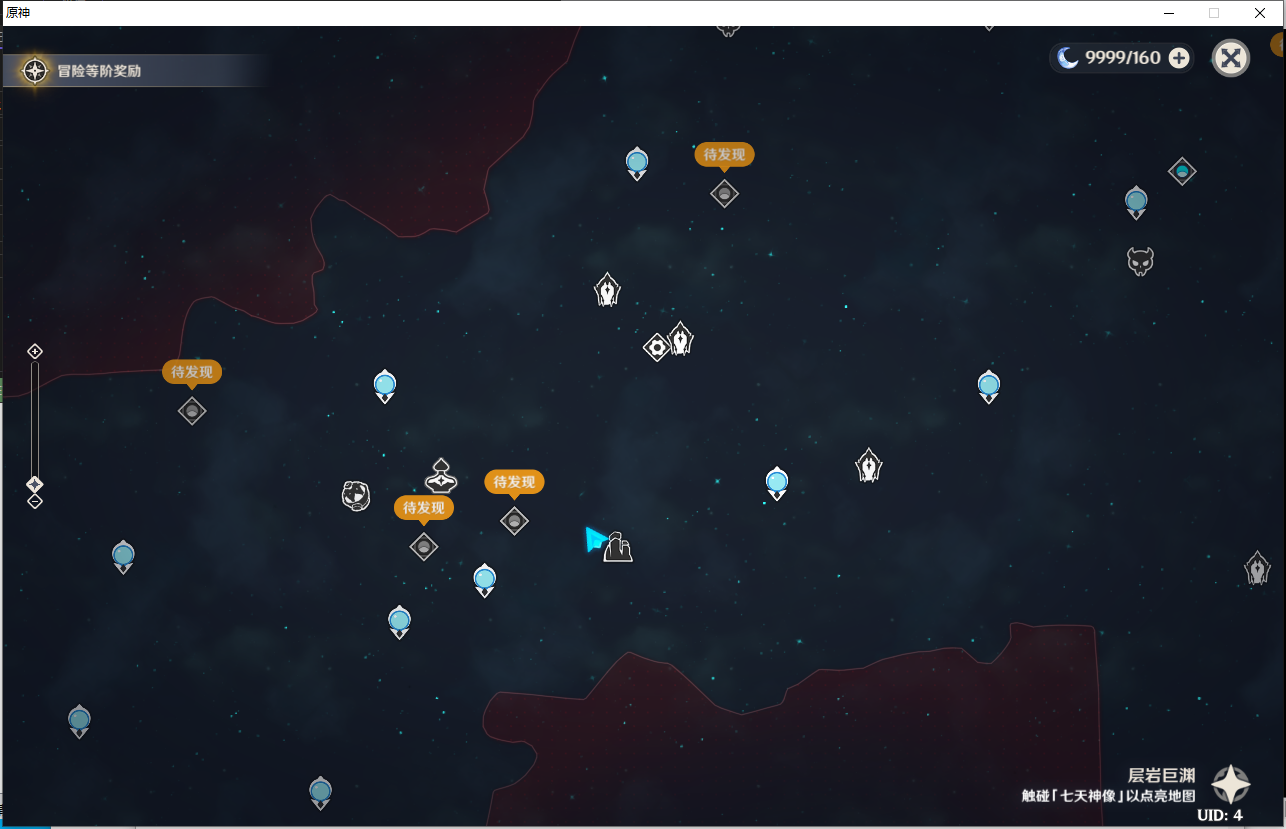Image resolution: width=1286 pixels, height=829 pixels.
Task: Select the skull boss marker on map
Action: coord(1140,262)
